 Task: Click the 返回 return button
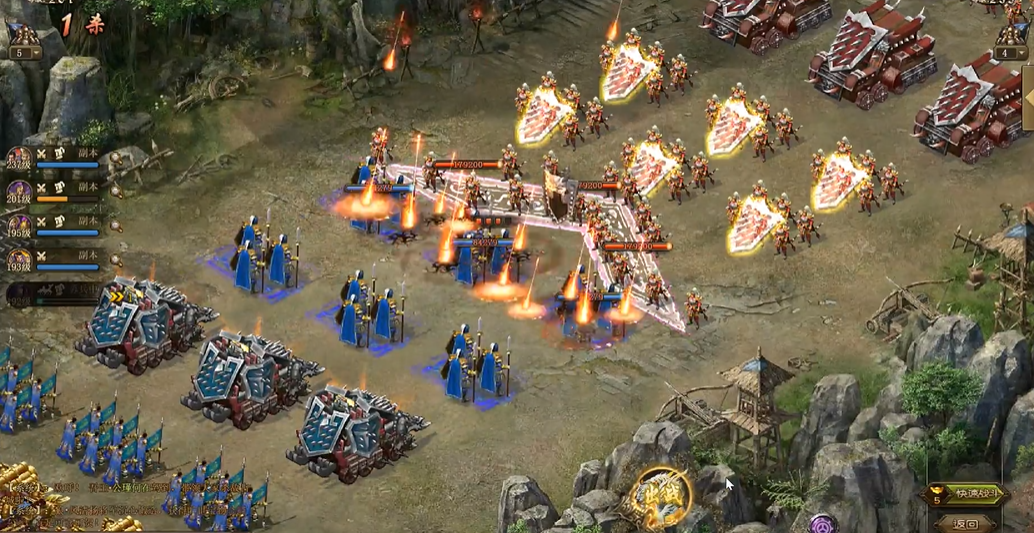[x=965, y=522]
